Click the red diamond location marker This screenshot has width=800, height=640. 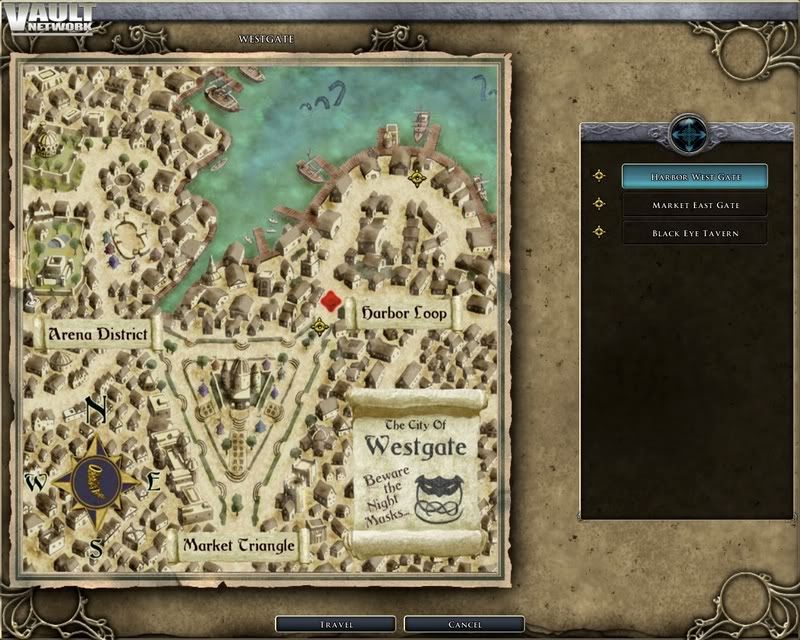[331, 302]
